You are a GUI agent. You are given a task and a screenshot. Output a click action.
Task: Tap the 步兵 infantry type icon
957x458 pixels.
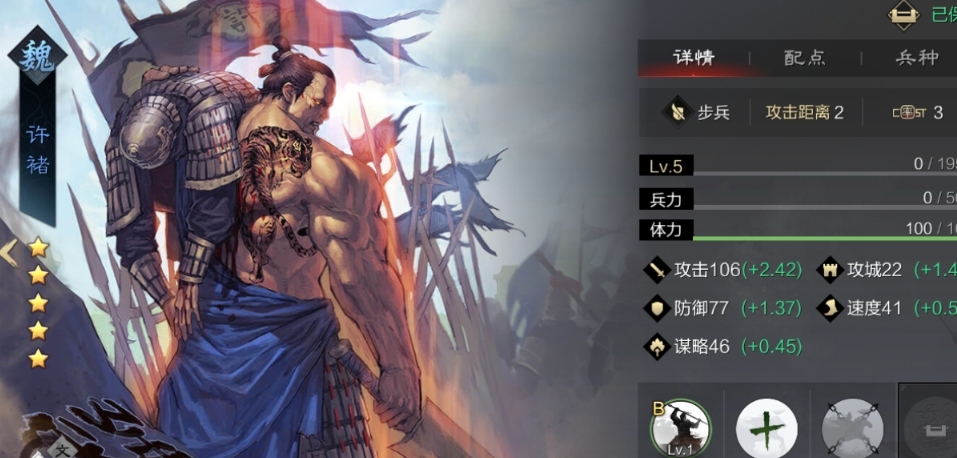pyautogui.click(x=678, y=112)
